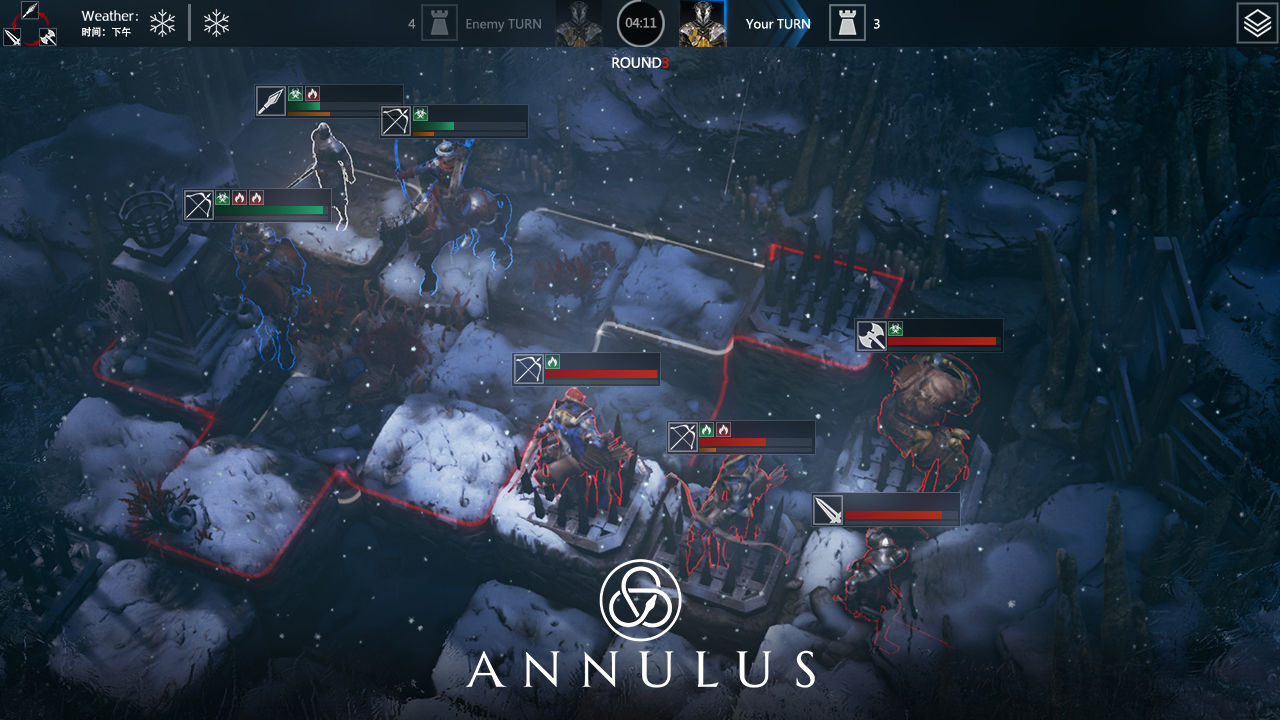Select green archer nameplate with three status icons

tap(199, 205)
